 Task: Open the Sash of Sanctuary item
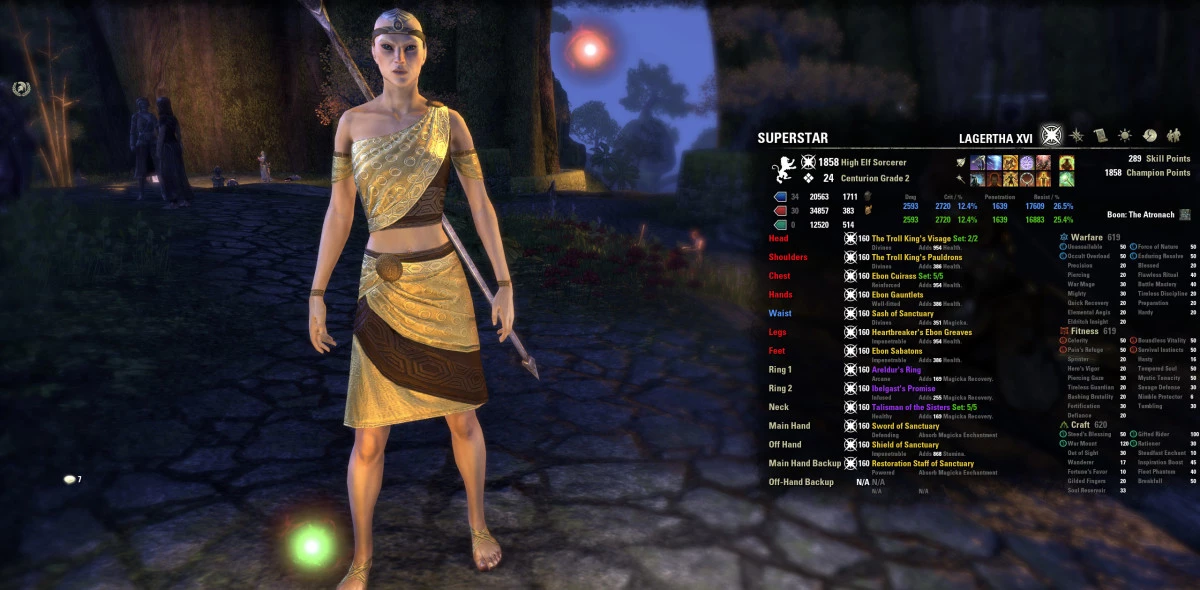coord(902,314)
